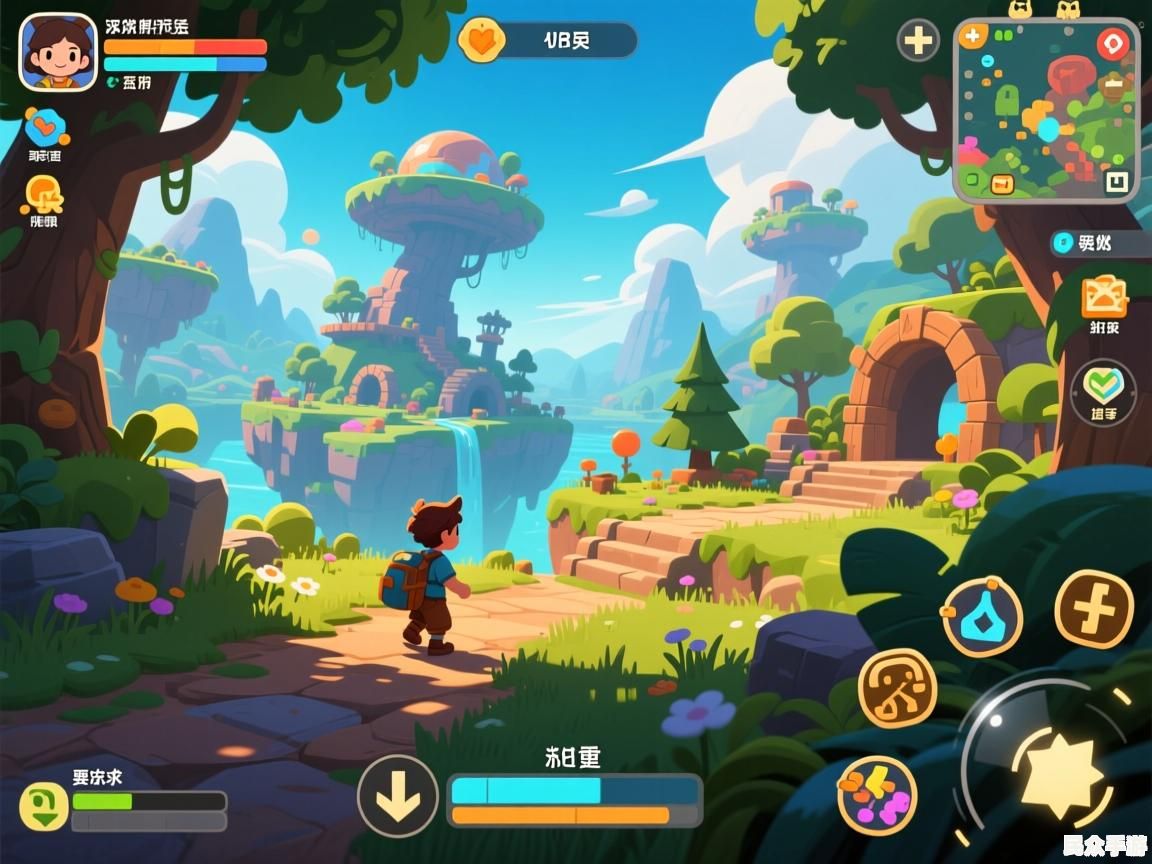
Task: Open the colorful fruits item button
Action: click(x=876, y=795)
